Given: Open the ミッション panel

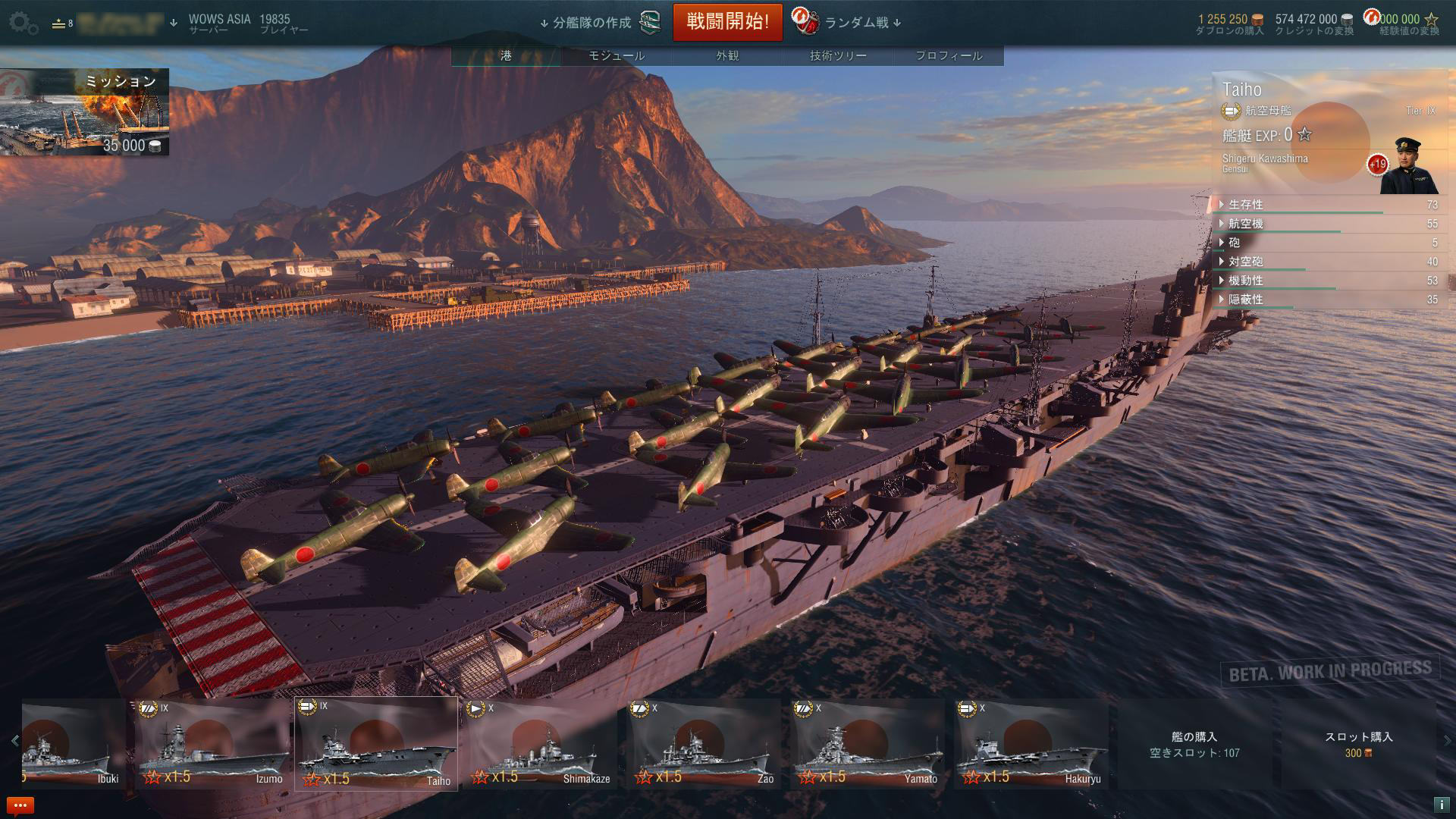Looking at the screenshot, I should [84, 112].
